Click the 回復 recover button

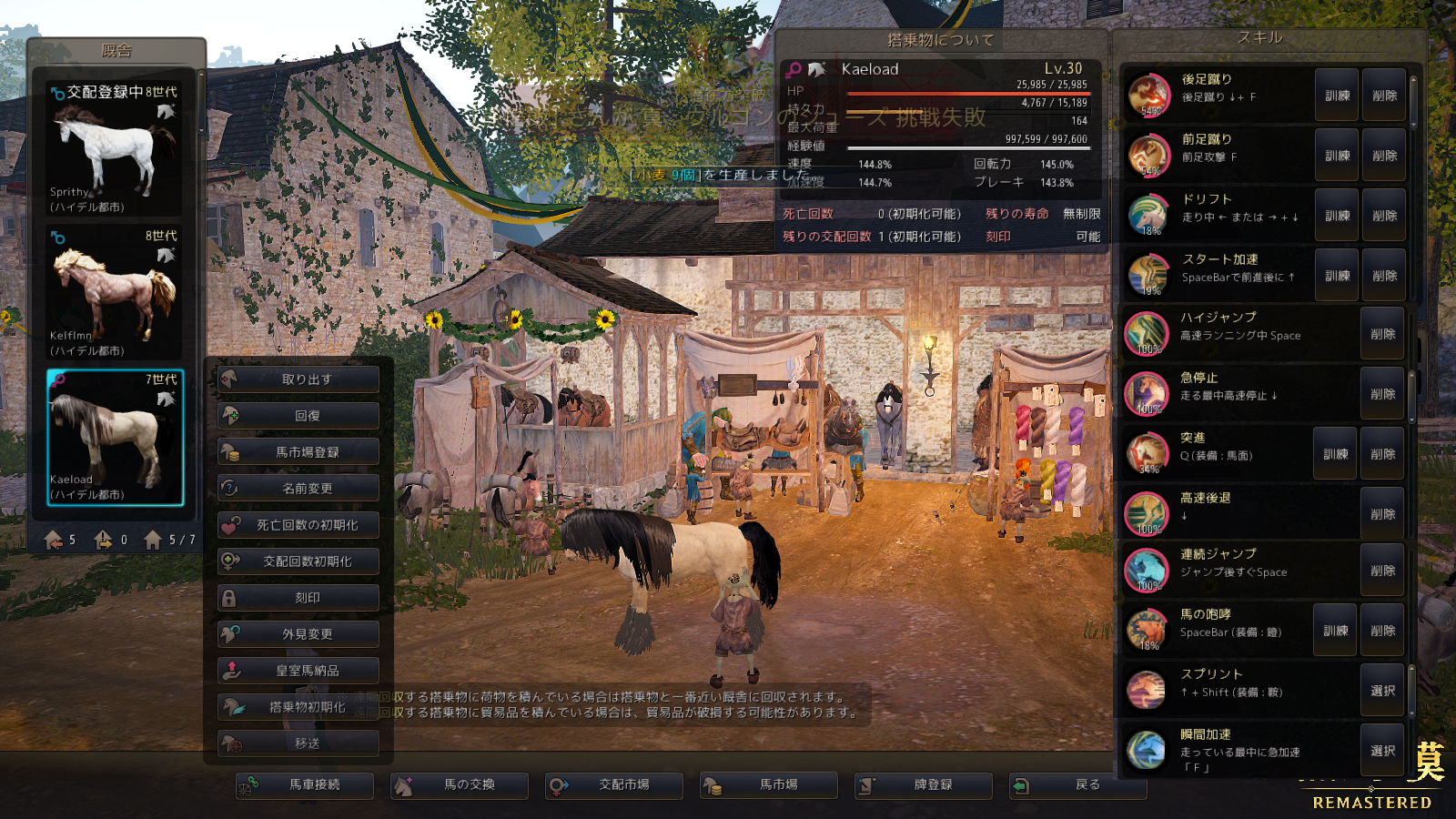(298, 416)
